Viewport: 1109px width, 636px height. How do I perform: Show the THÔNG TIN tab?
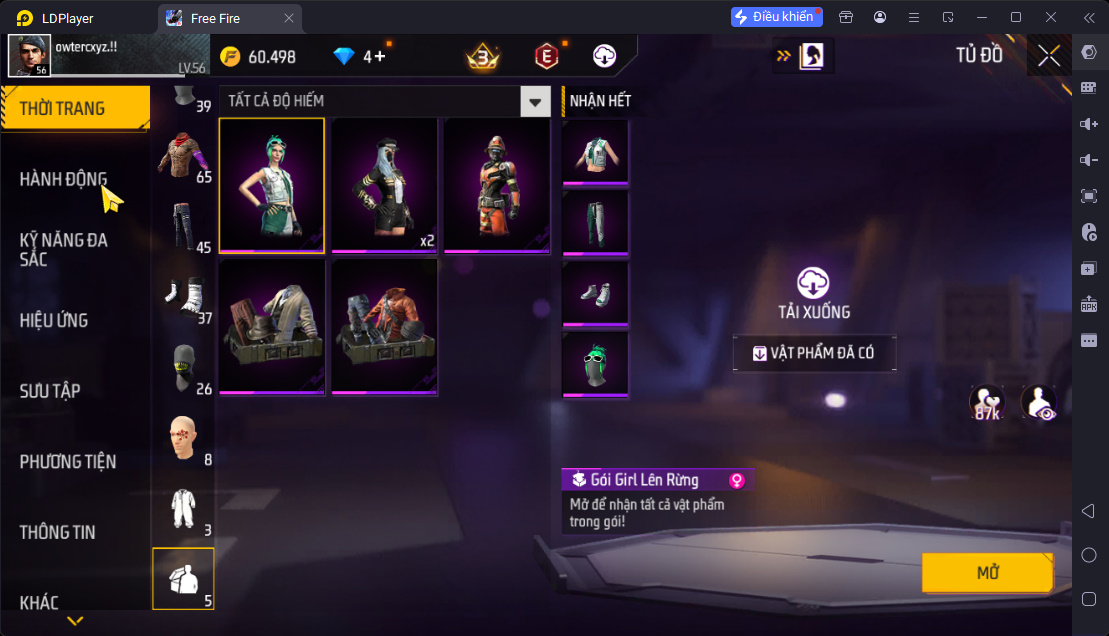pos(57,532)
